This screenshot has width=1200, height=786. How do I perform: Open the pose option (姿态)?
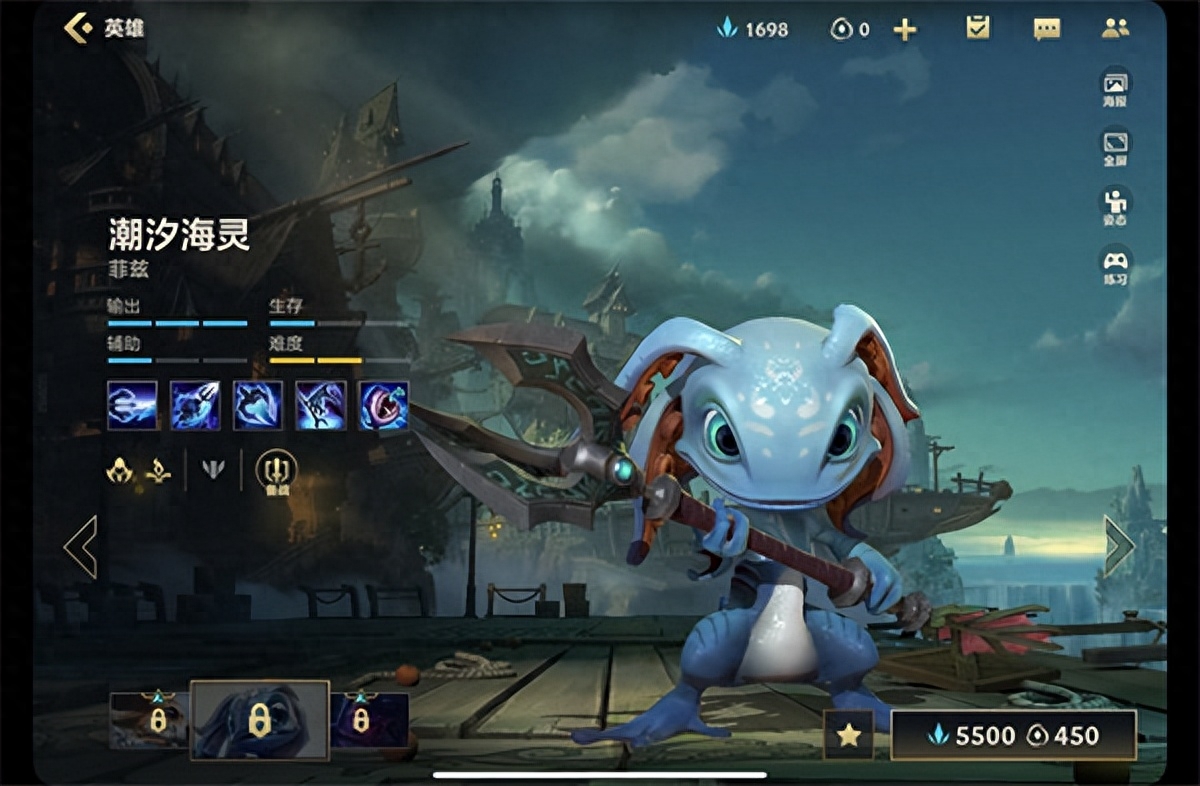tap(1115, 205)
